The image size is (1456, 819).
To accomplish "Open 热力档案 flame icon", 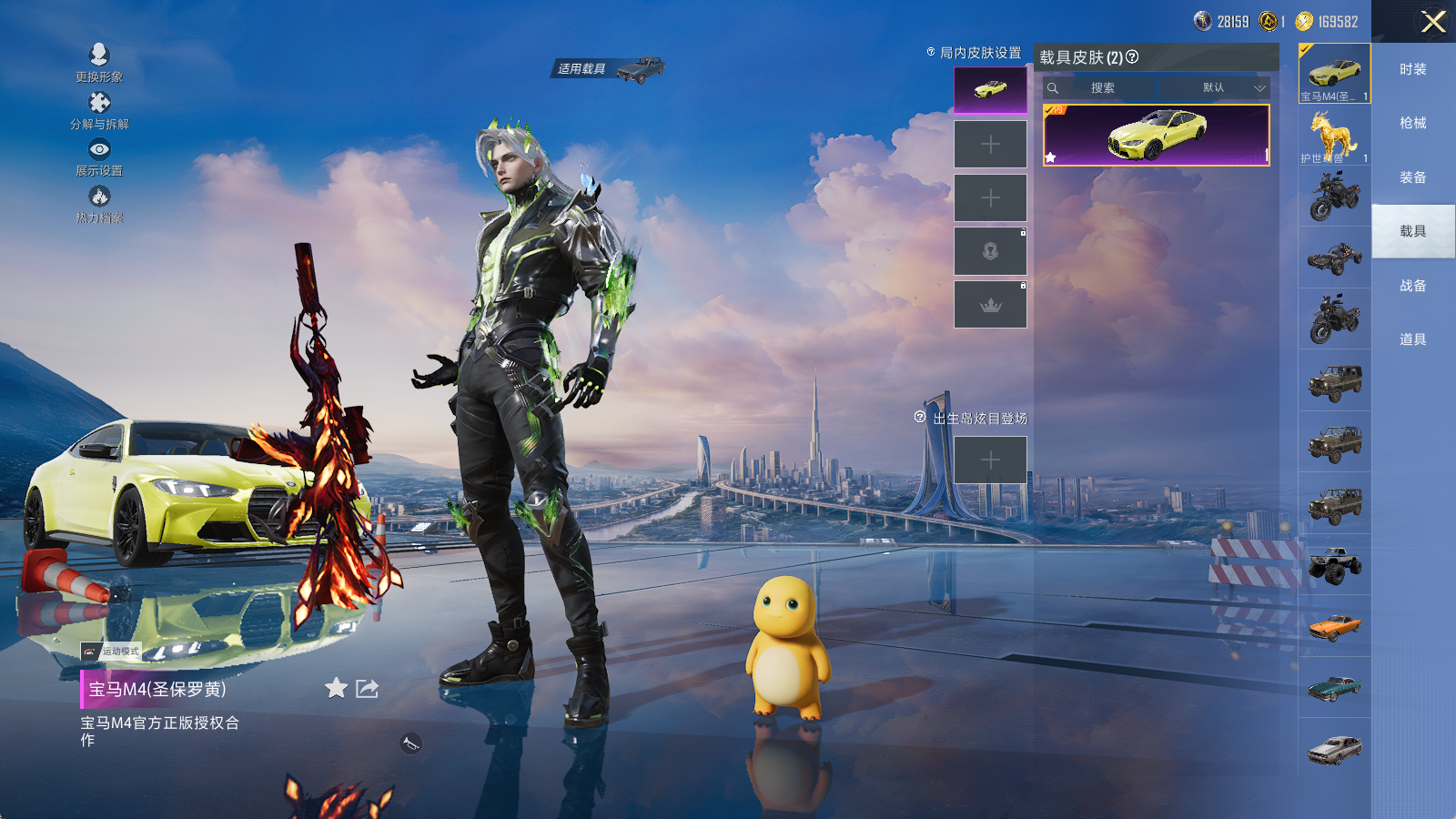I will [99, 204].
